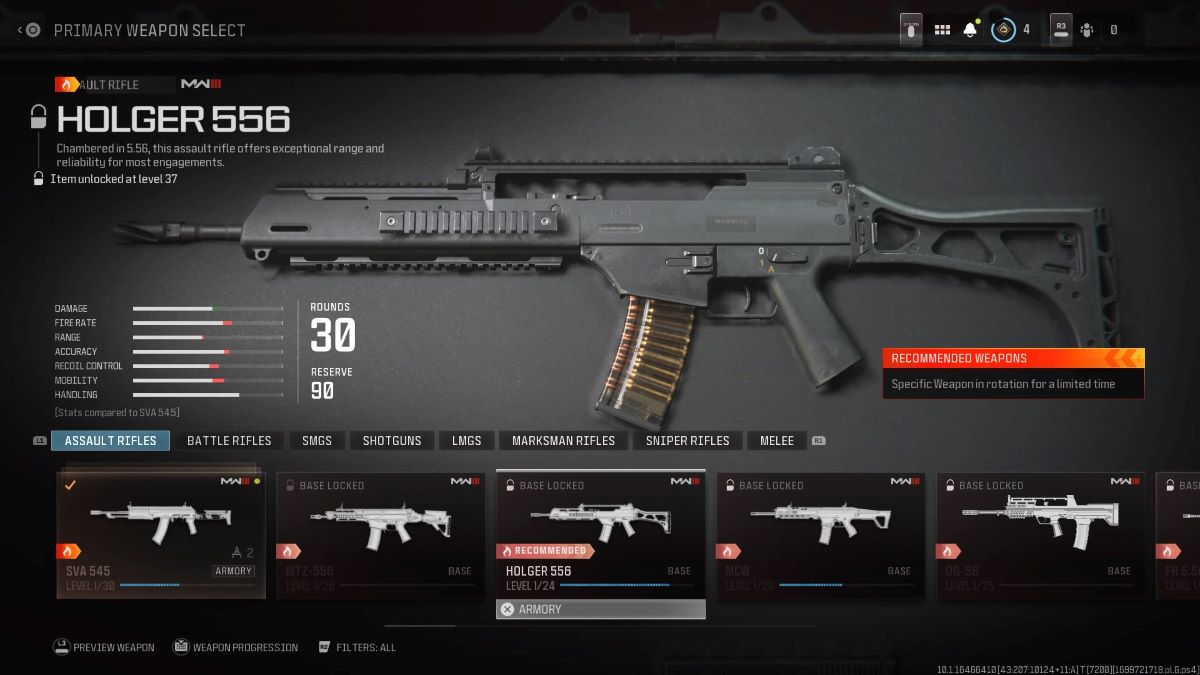Choose the MTZ-556 weapon card
The image size is (1200, 675).
coord(380,534)
